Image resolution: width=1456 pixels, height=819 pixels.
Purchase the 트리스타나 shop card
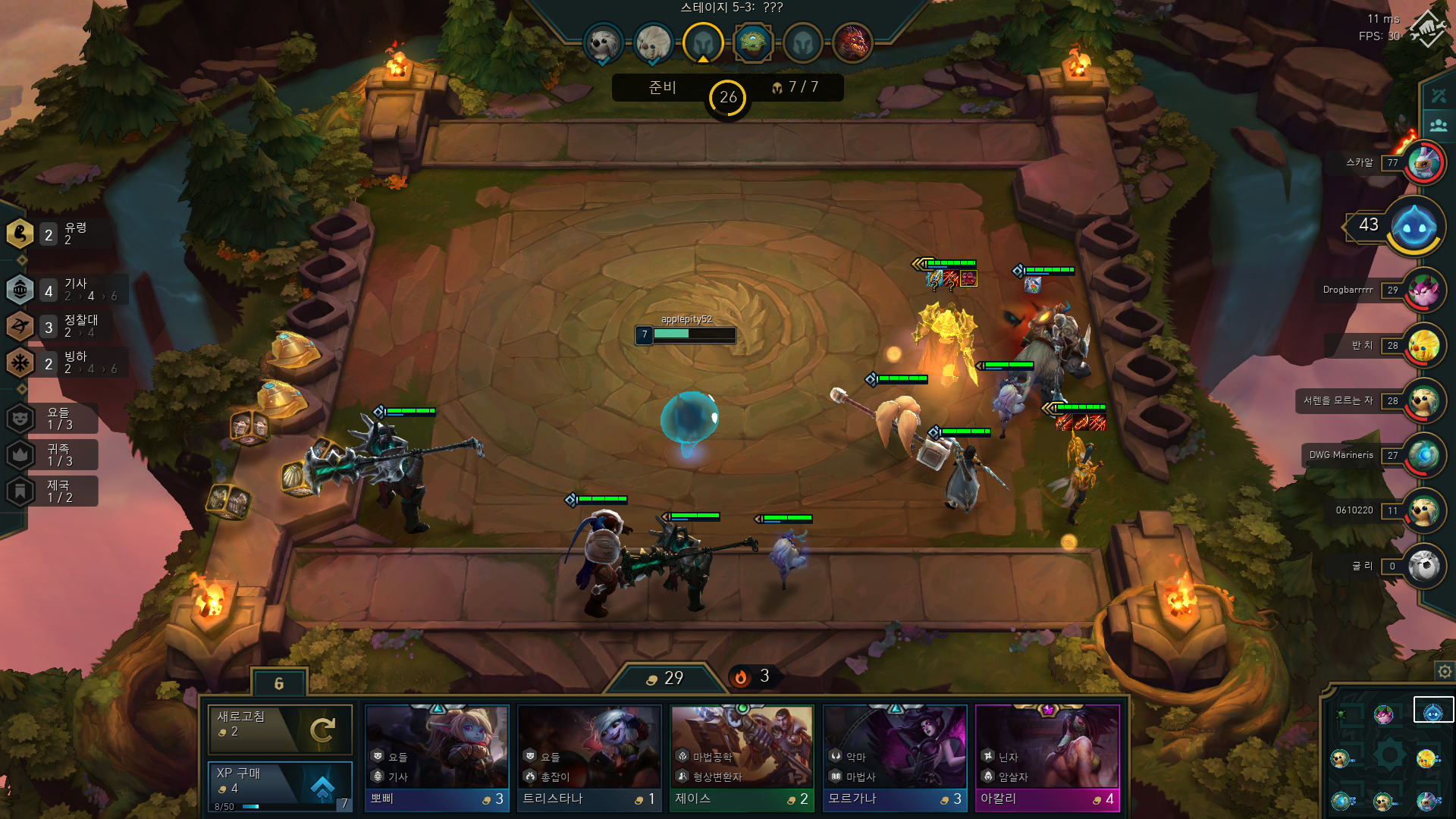(x=589, y=758)
